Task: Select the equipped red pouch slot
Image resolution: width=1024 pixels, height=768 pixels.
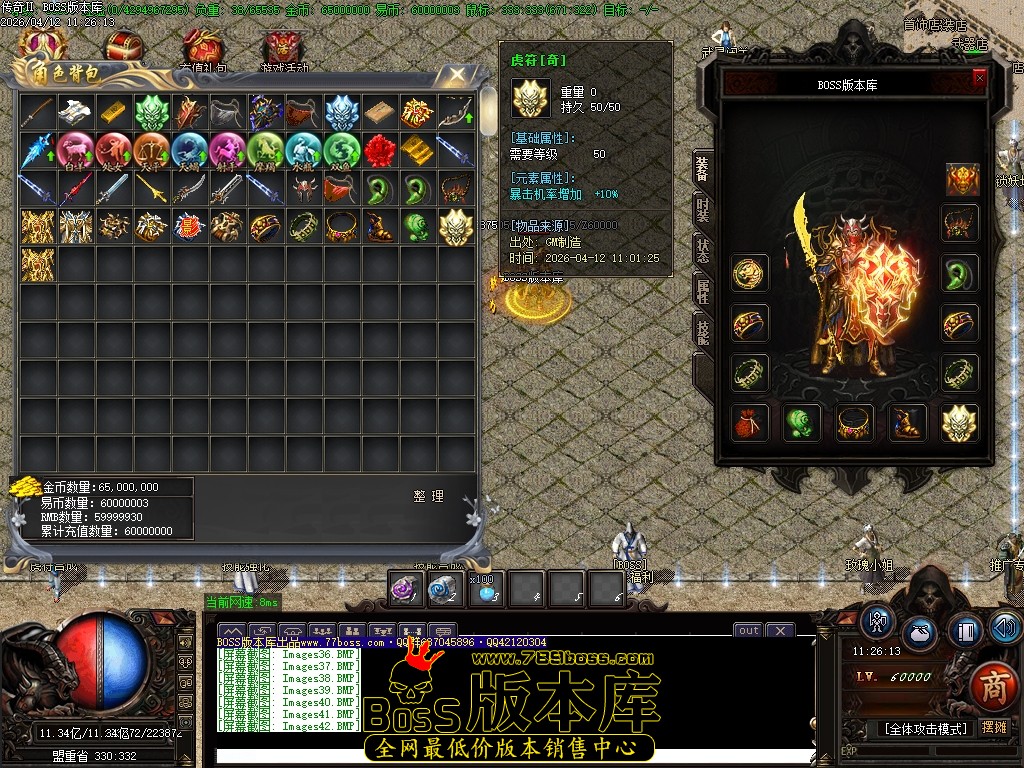Action: pyautogui.click(x=749, y=422)
